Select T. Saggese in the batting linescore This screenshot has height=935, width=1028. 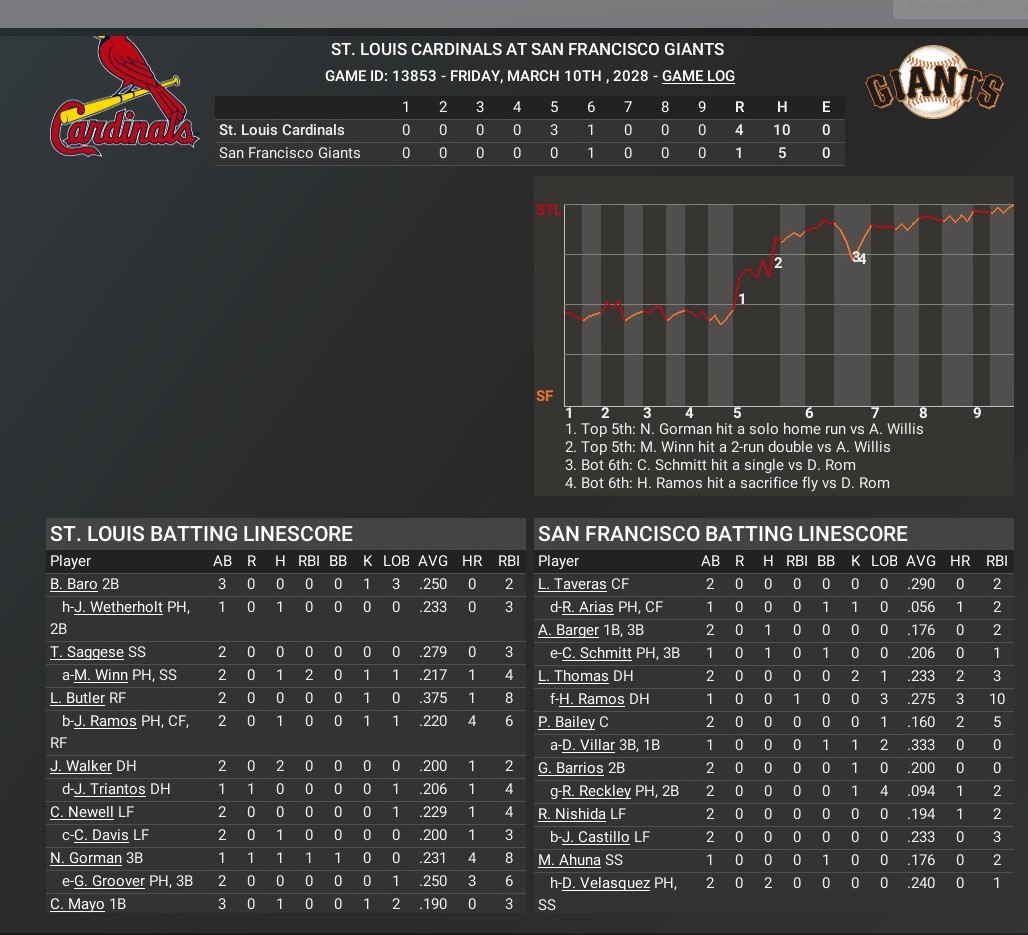point(87,653)
